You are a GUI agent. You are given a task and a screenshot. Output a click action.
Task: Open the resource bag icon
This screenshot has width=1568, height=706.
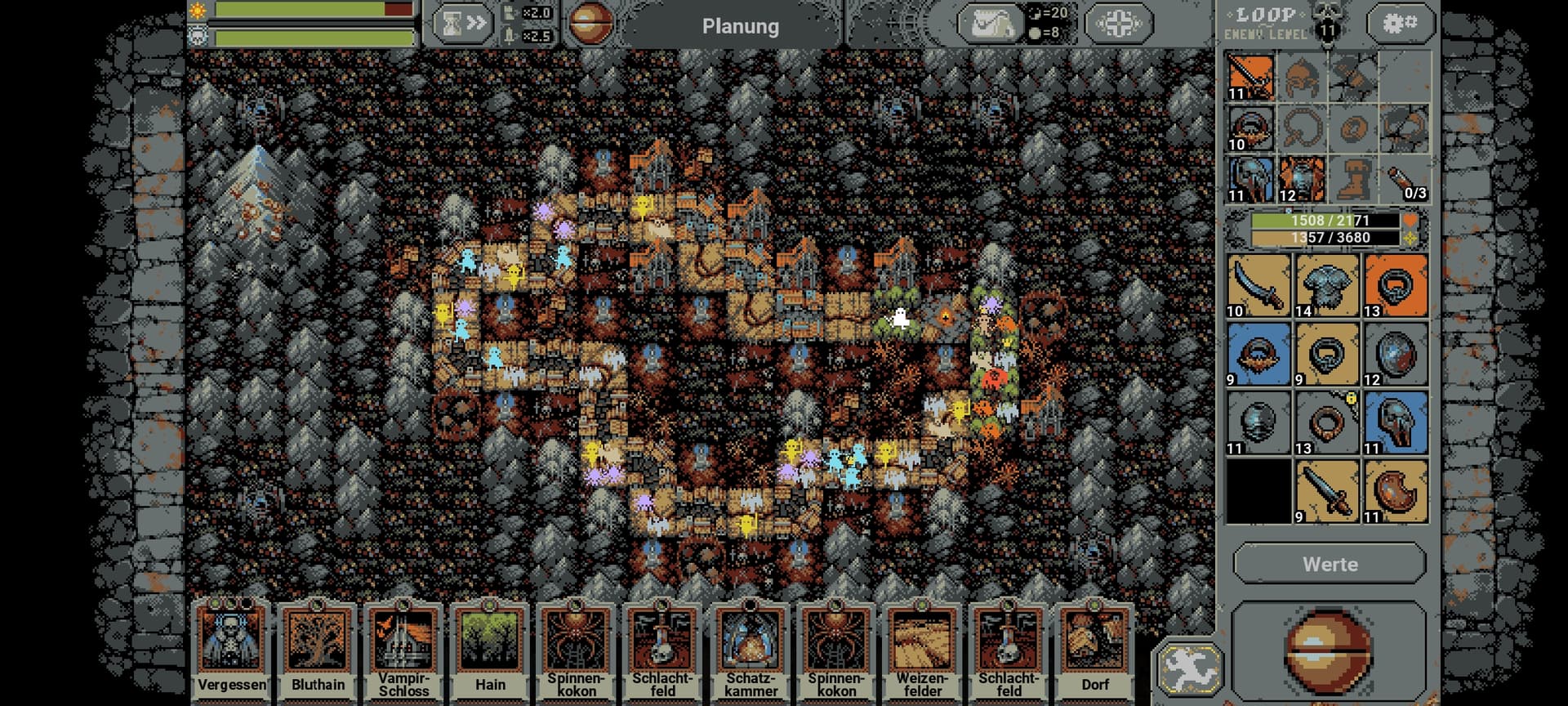click(990, 25)
